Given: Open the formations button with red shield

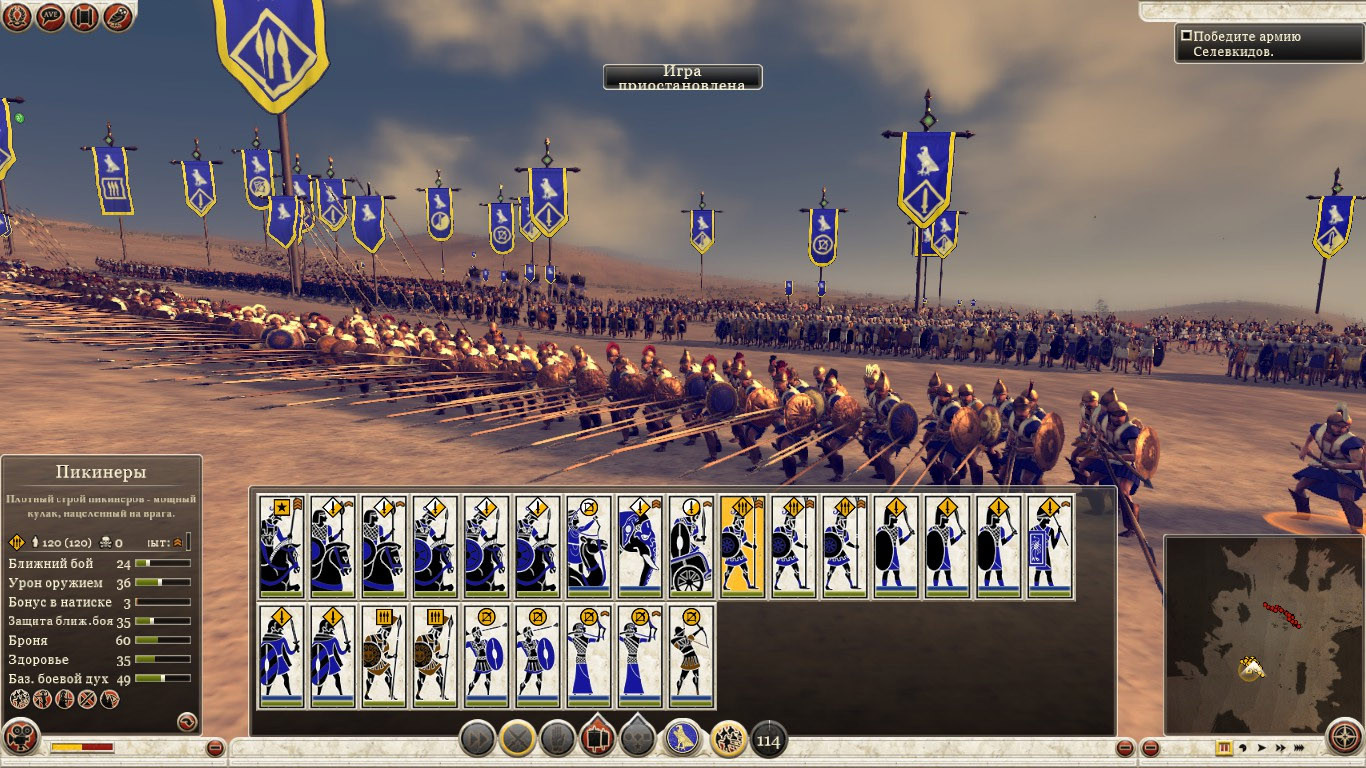Looking at the screenshot, I should [x=597, y=739].
